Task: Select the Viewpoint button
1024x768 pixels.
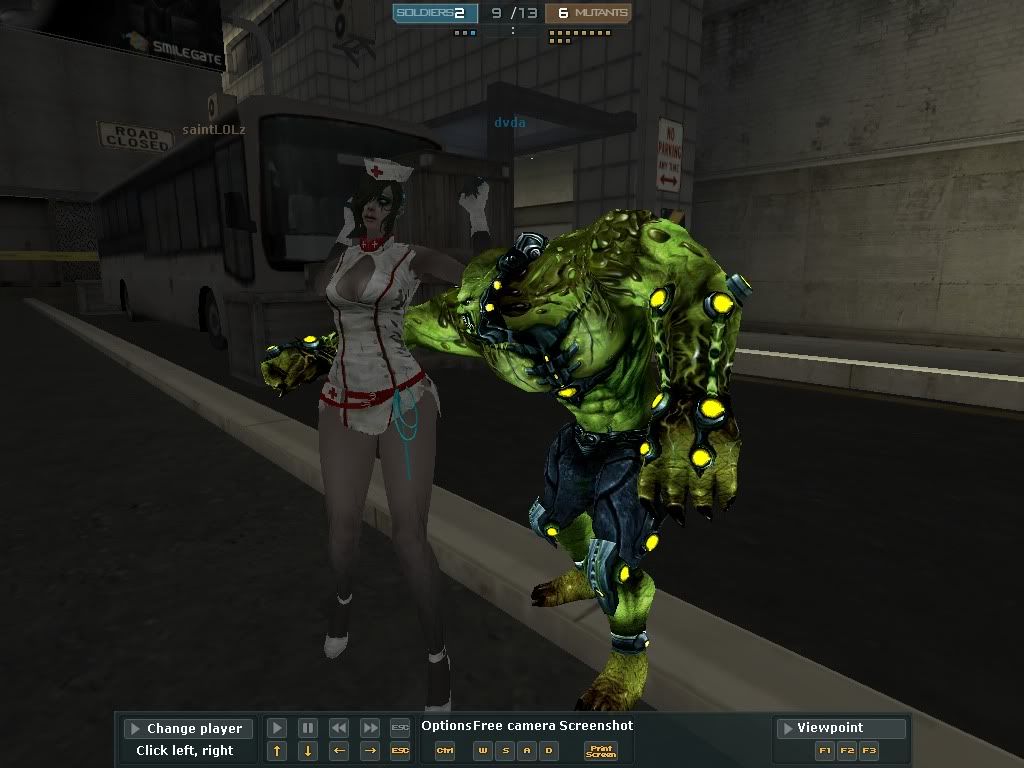Action: pyautogui.click(x=841, y=728)
